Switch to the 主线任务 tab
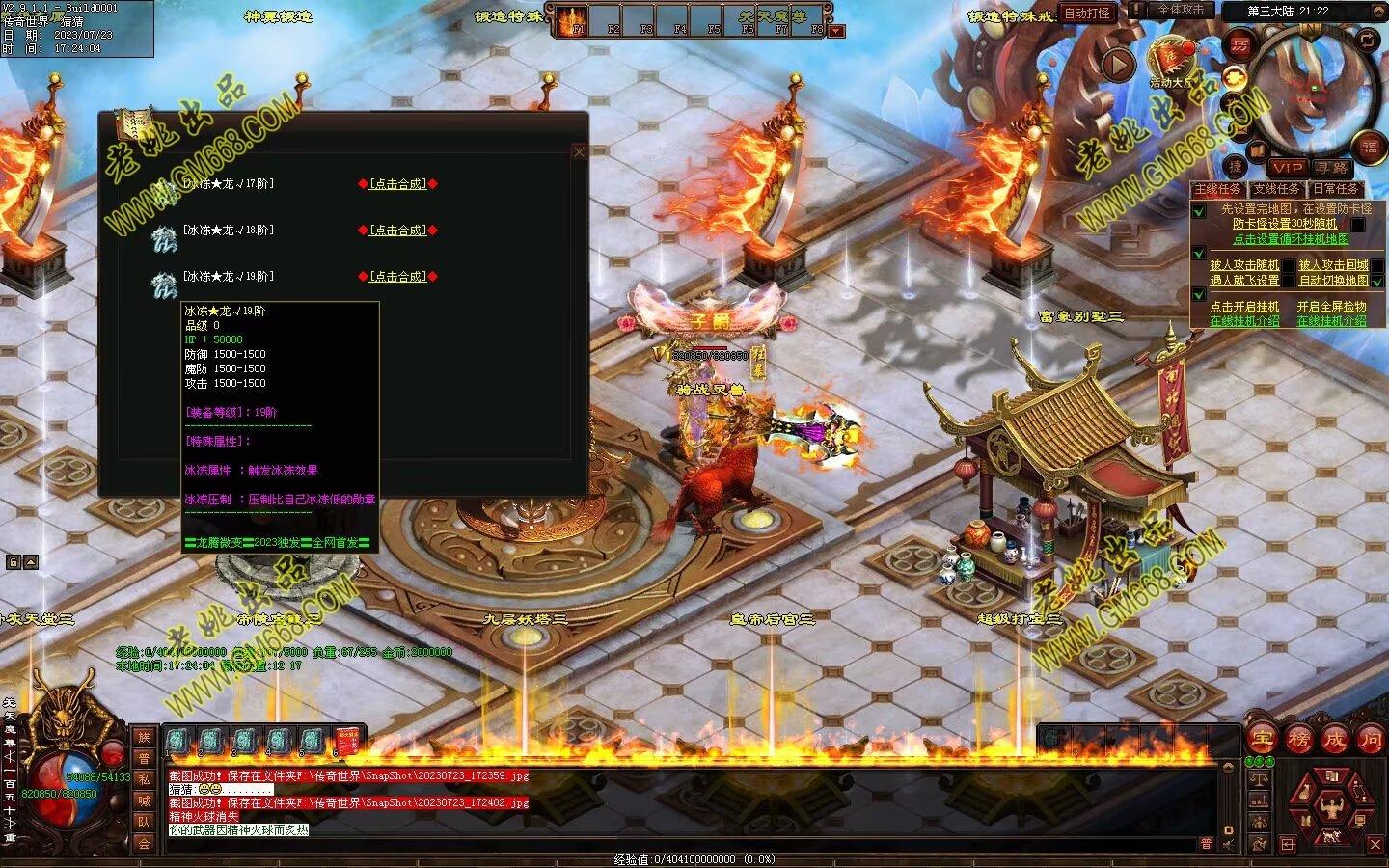1389x868 pixels. [1217, 189]
